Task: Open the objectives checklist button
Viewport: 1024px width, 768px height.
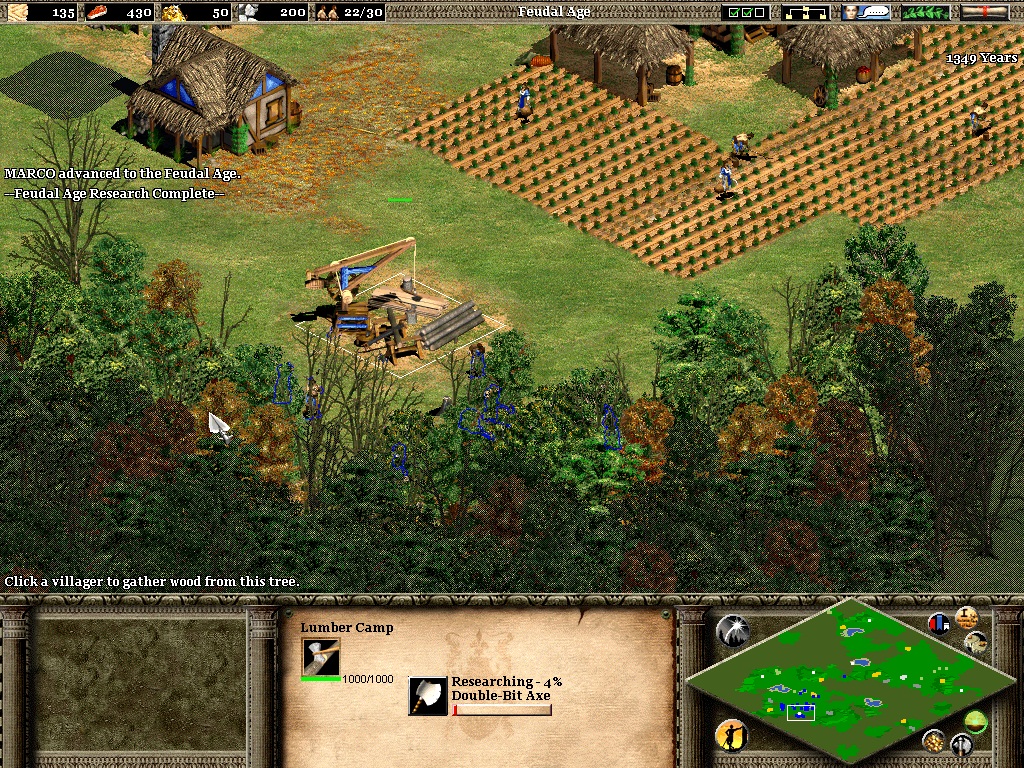Action: 746,12
